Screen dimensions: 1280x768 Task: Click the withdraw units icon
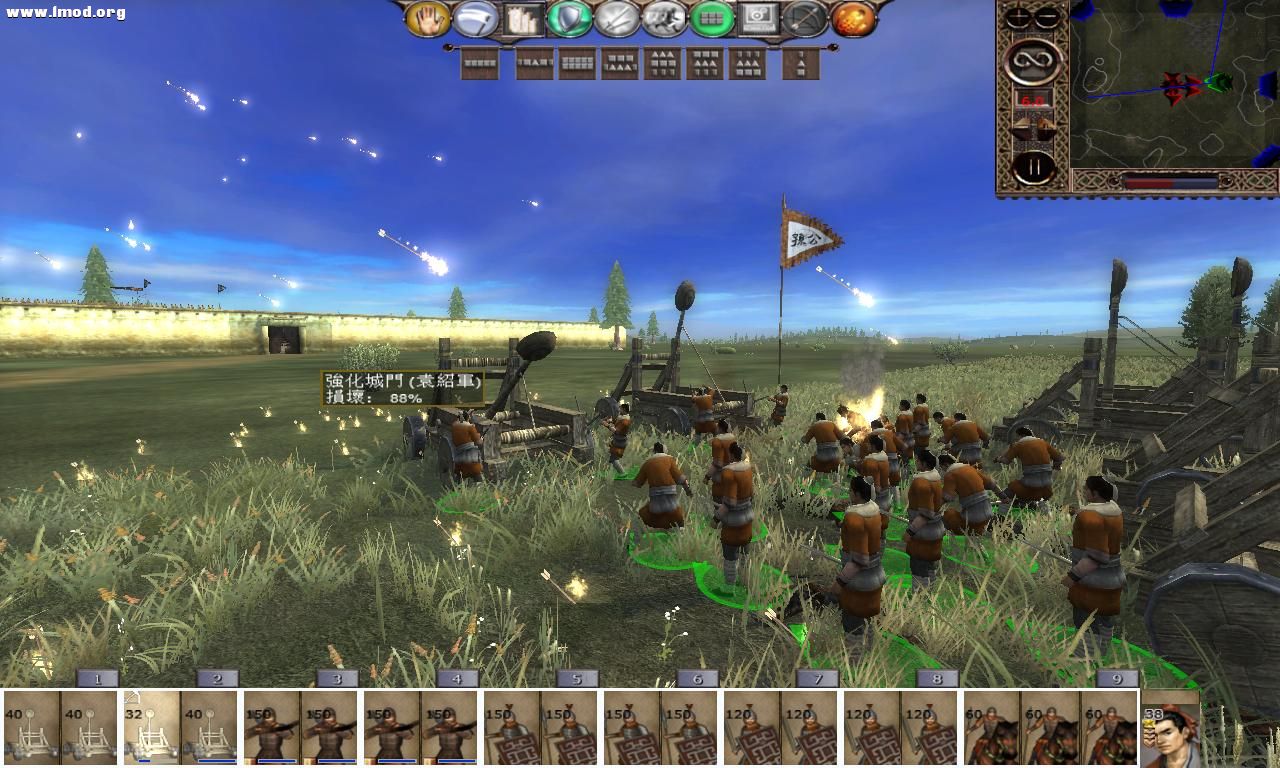click(x=474, y=20)
